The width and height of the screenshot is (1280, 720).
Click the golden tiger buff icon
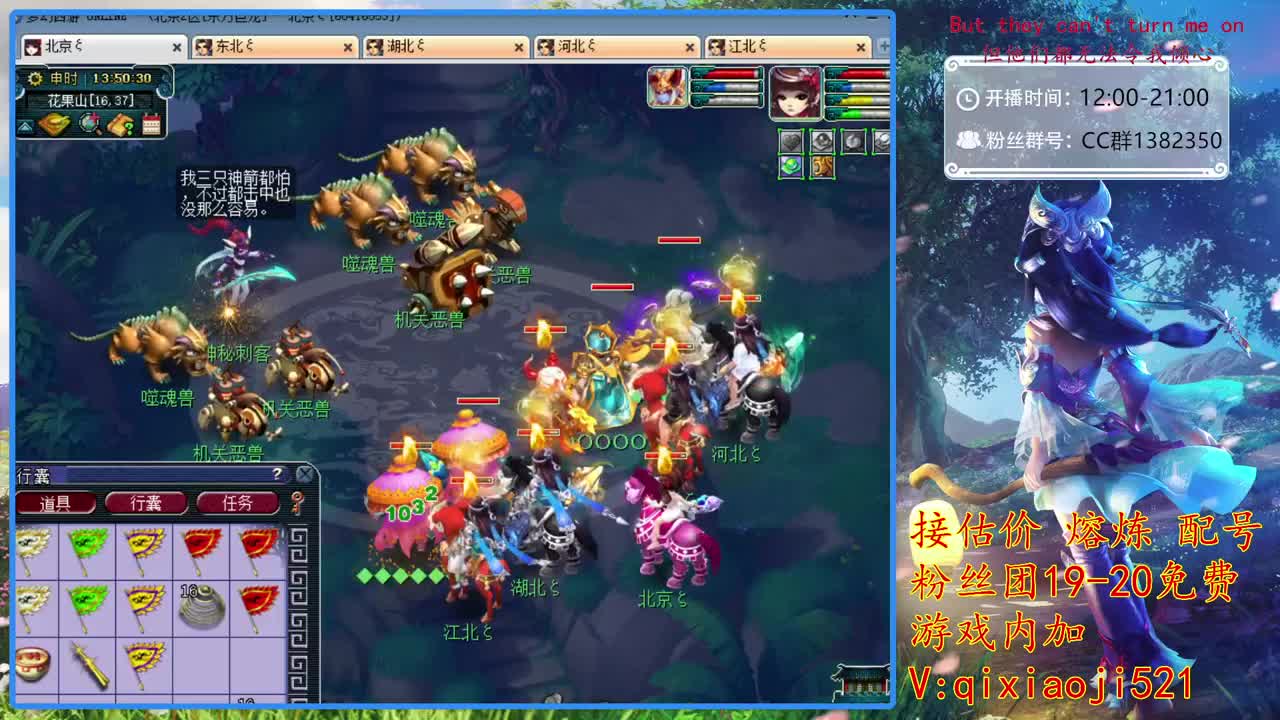822,166
